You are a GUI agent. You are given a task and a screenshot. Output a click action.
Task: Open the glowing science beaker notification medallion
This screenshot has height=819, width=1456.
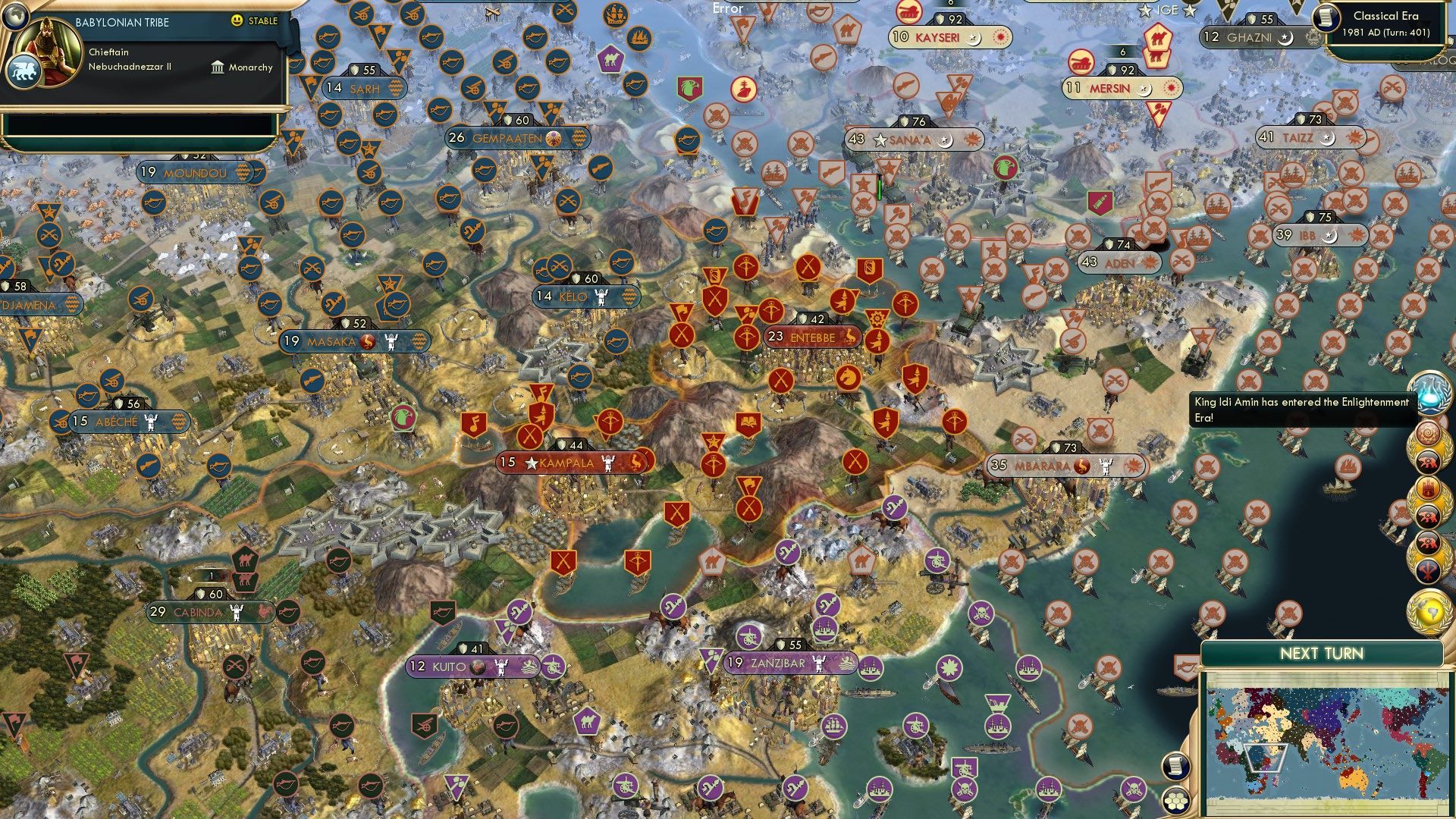pos(1429,393)
